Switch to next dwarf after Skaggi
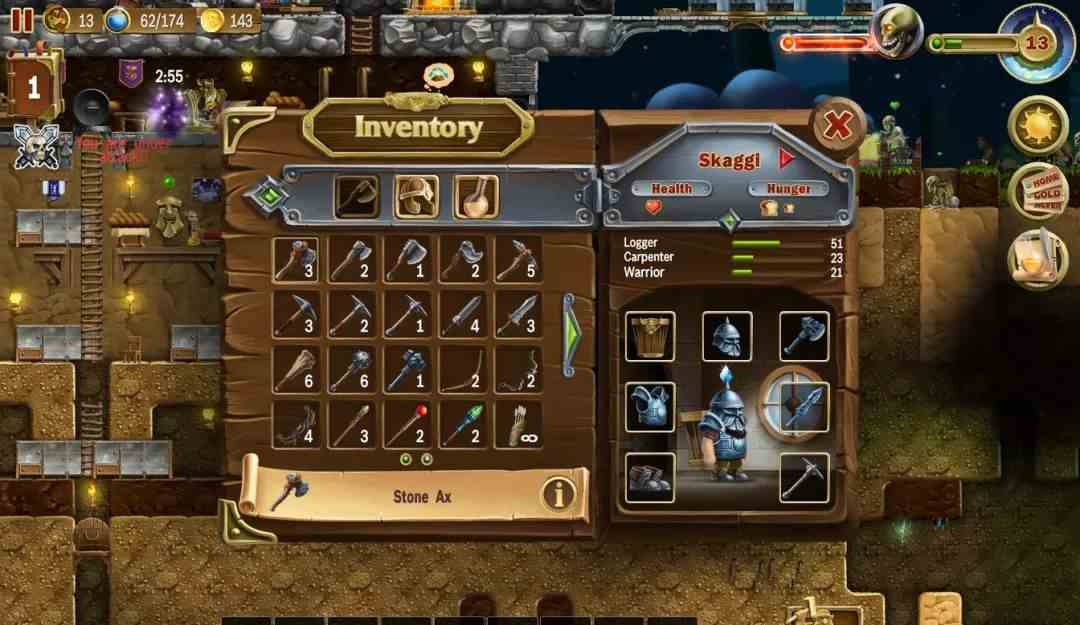 tap(786, 158)
